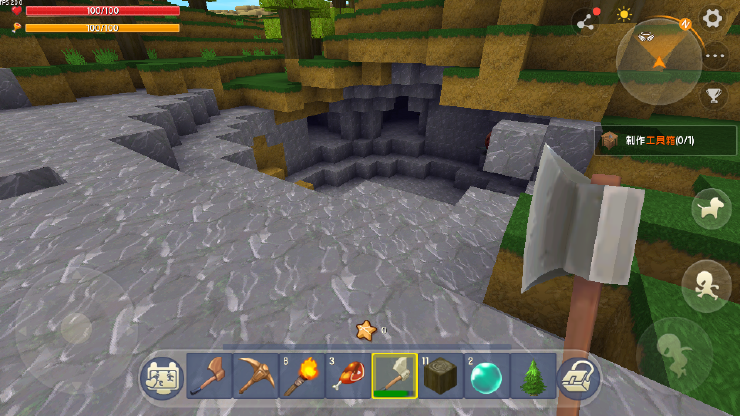This screenshot has height=416, width=740.
Task: Open the trophy achievements icon
Action: (713, 96)
